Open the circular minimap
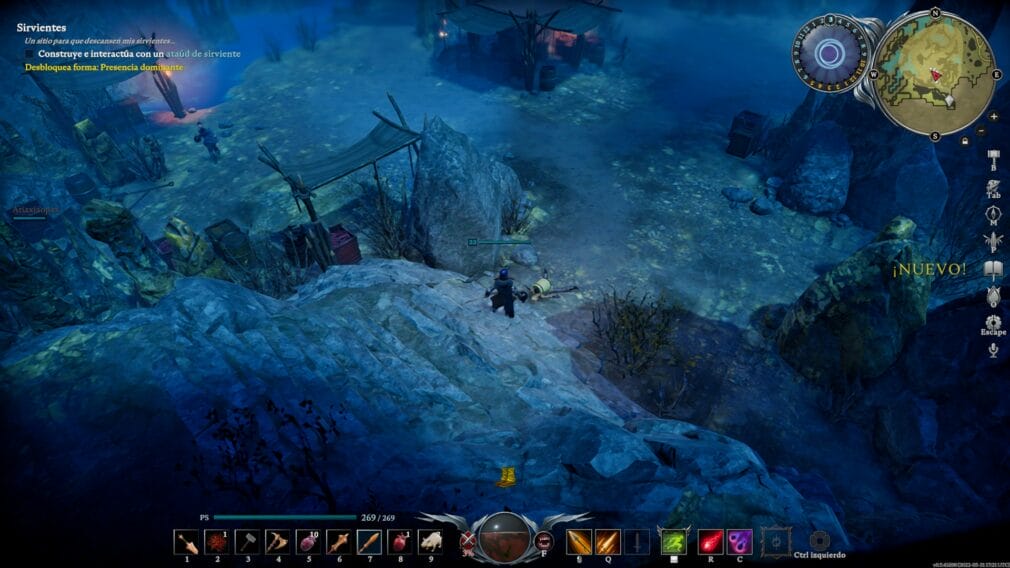 tap(934, 70)
